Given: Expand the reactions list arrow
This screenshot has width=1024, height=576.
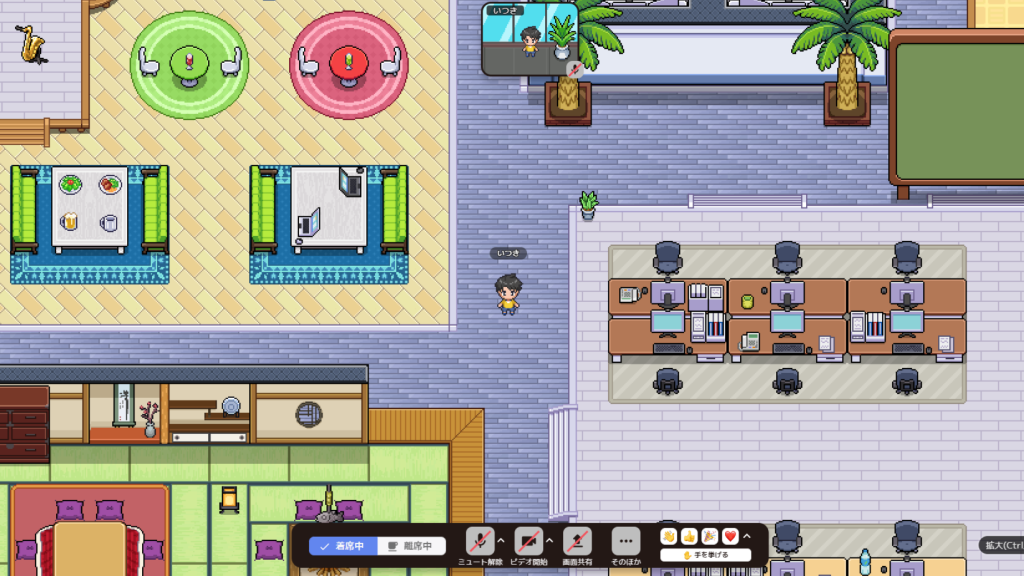Looking at the screenshot, I should tap(747, 537).
